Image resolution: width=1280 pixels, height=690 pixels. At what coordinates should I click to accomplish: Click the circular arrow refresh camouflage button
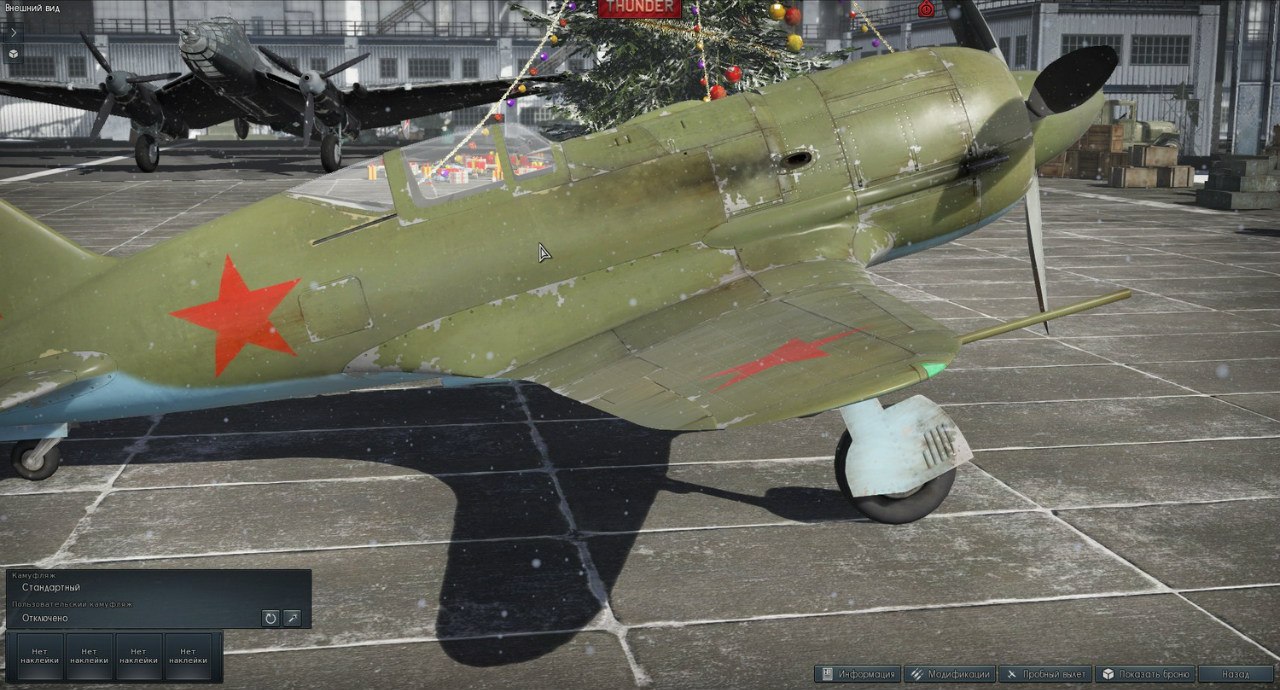[x=270, y=618]
